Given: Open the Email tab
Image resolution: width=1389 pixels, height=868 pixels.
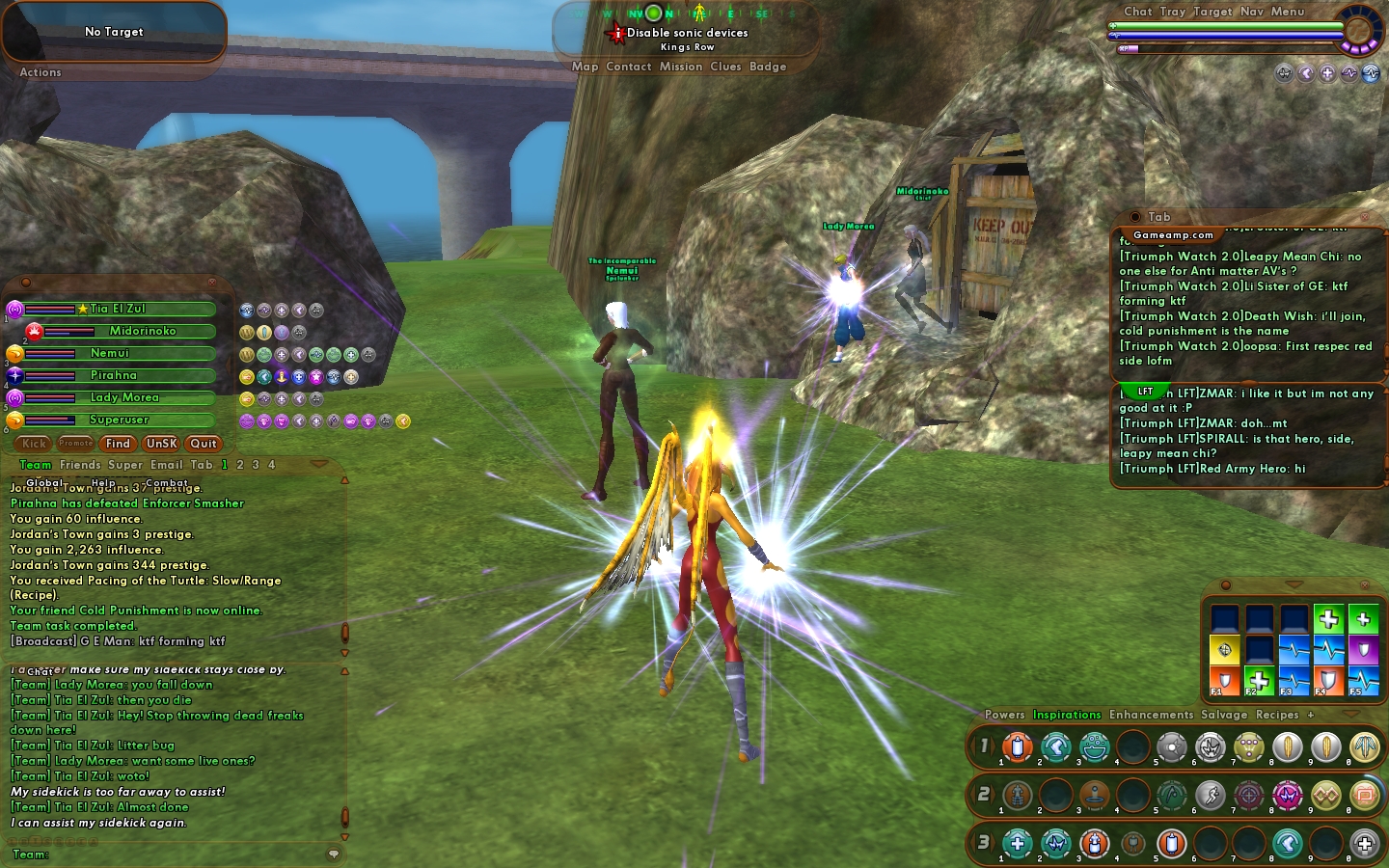Looking at the screenshot, I should point(166,465).
